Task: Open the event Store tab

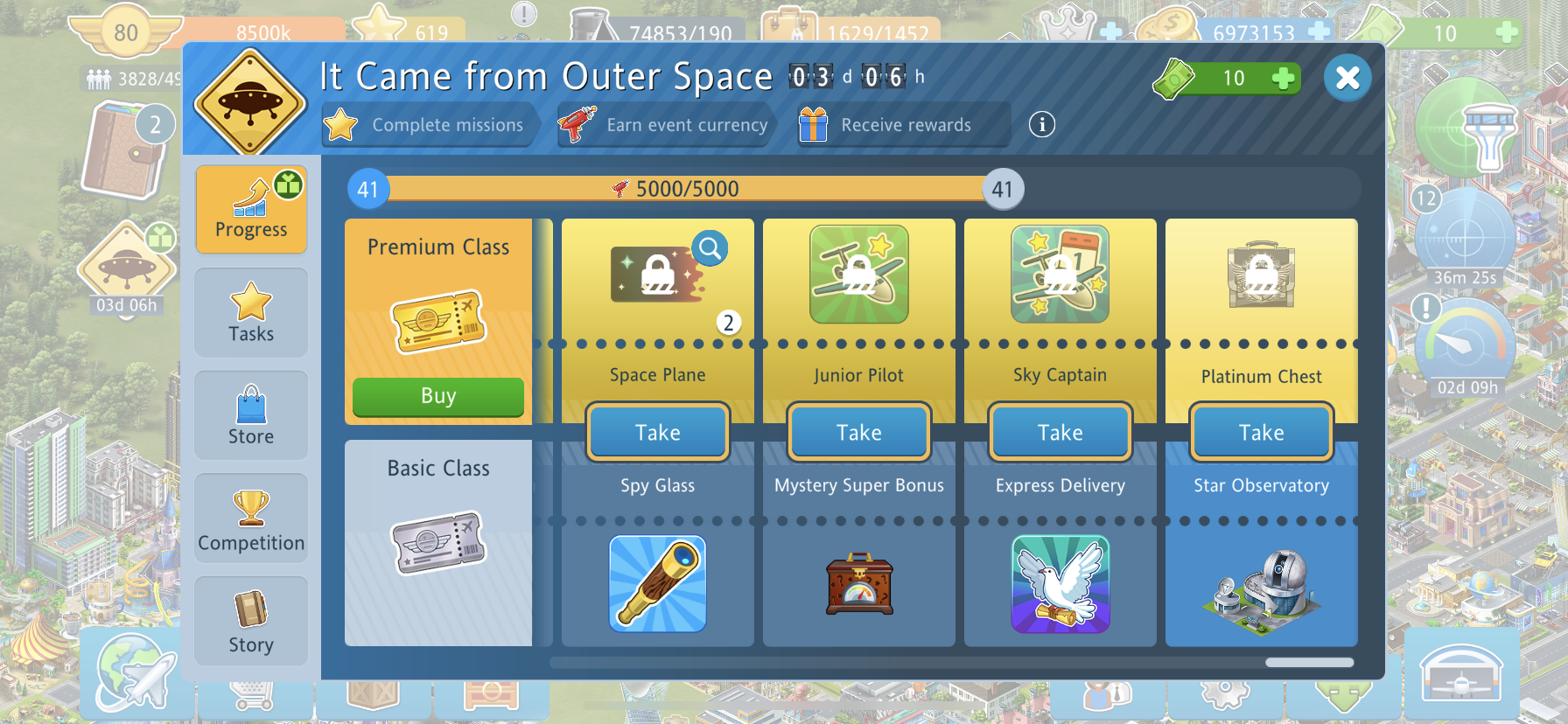Action: point(251,415)
